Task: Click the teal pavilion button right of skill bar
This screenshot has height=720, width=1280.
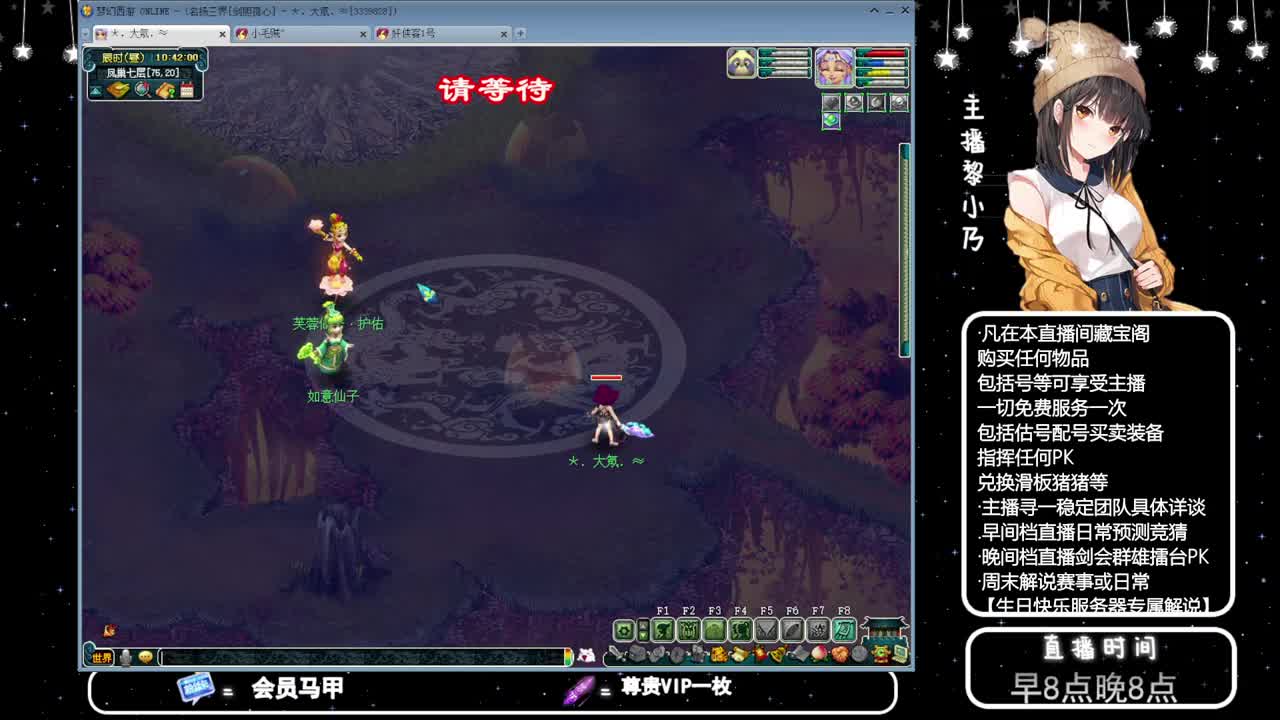Action: [882, 632]
